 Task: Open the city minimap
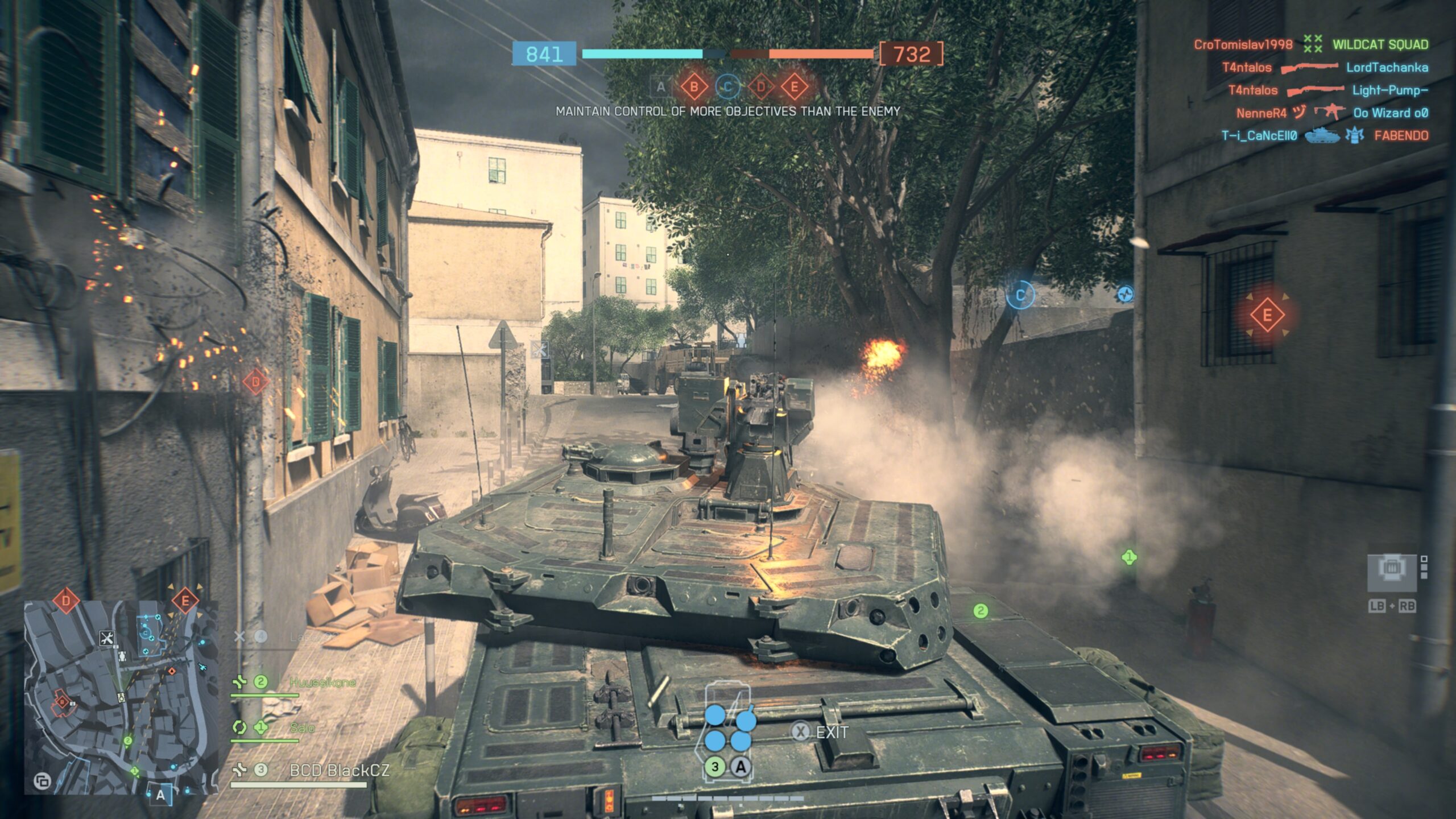(x=121, y=697)
